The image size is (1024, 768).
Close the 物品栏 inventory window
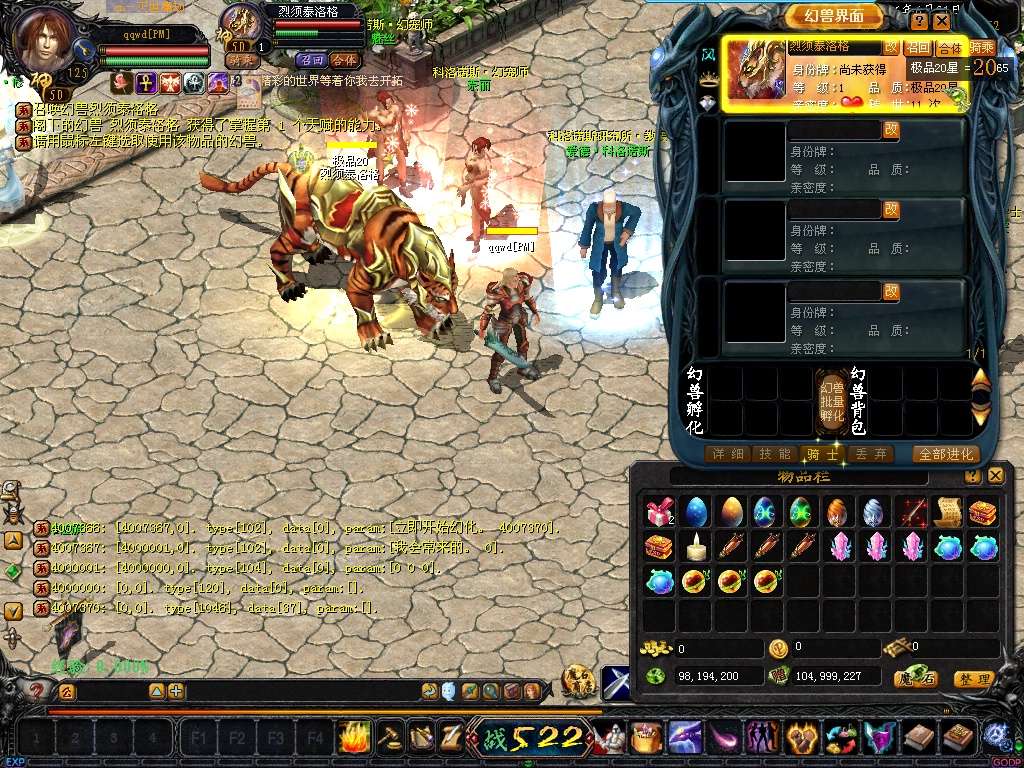997,476
